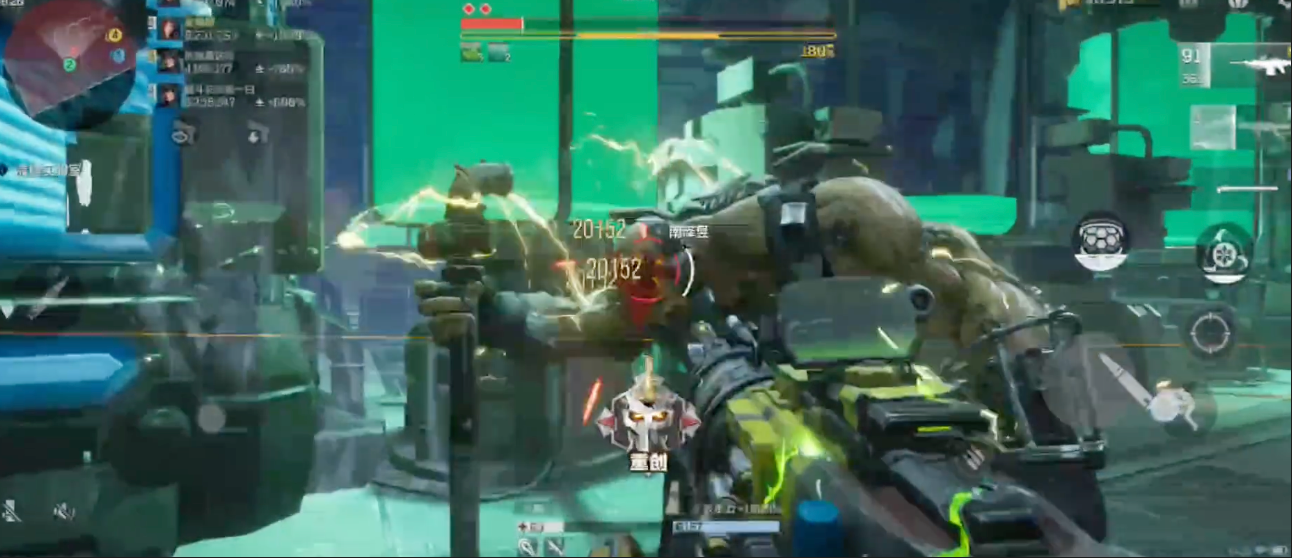Tap the chainsaw melee attack button

[1150, 395]
